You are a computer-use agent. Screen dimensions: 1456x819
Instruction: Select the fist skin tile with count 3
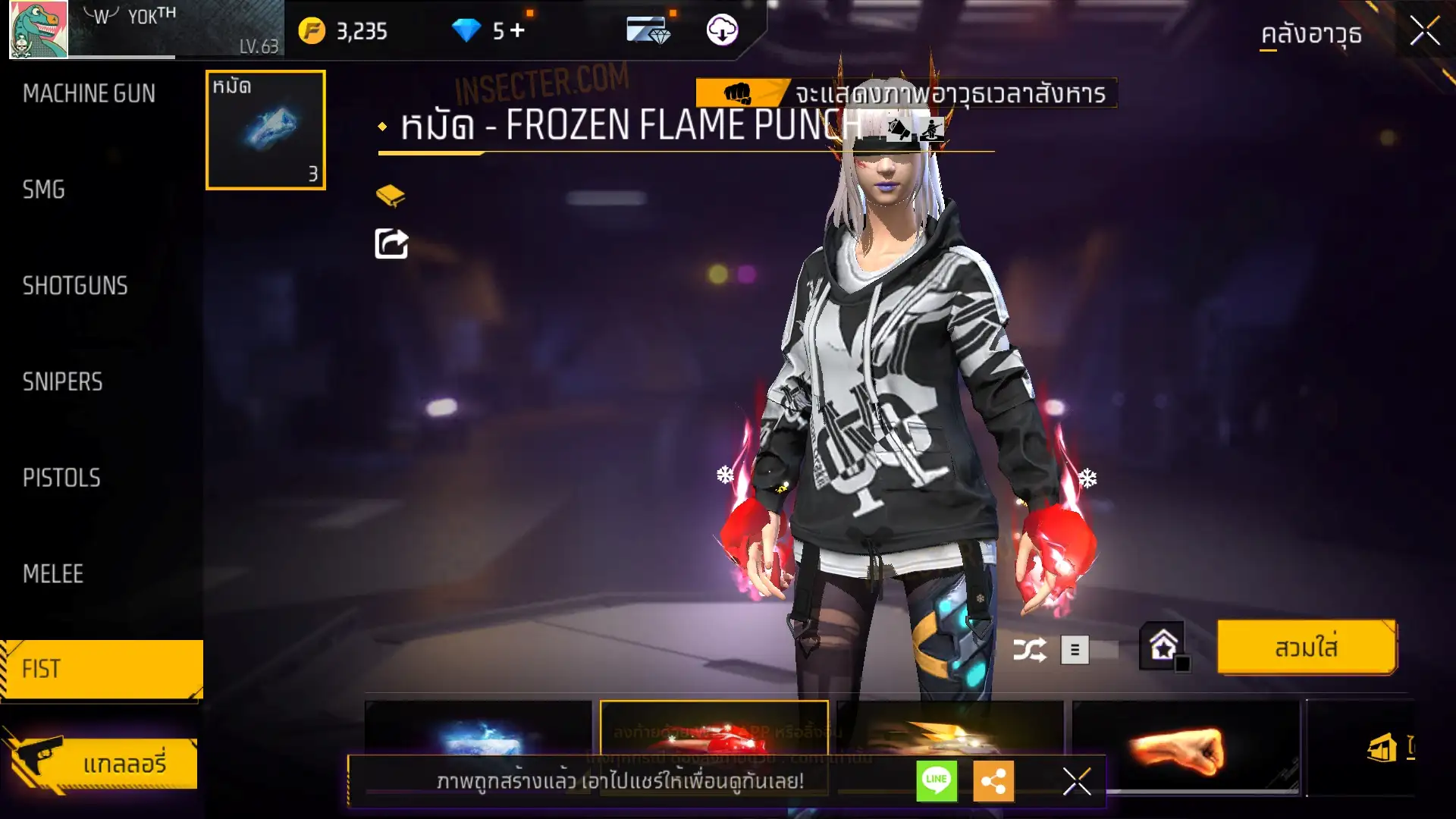coord(265,130)
